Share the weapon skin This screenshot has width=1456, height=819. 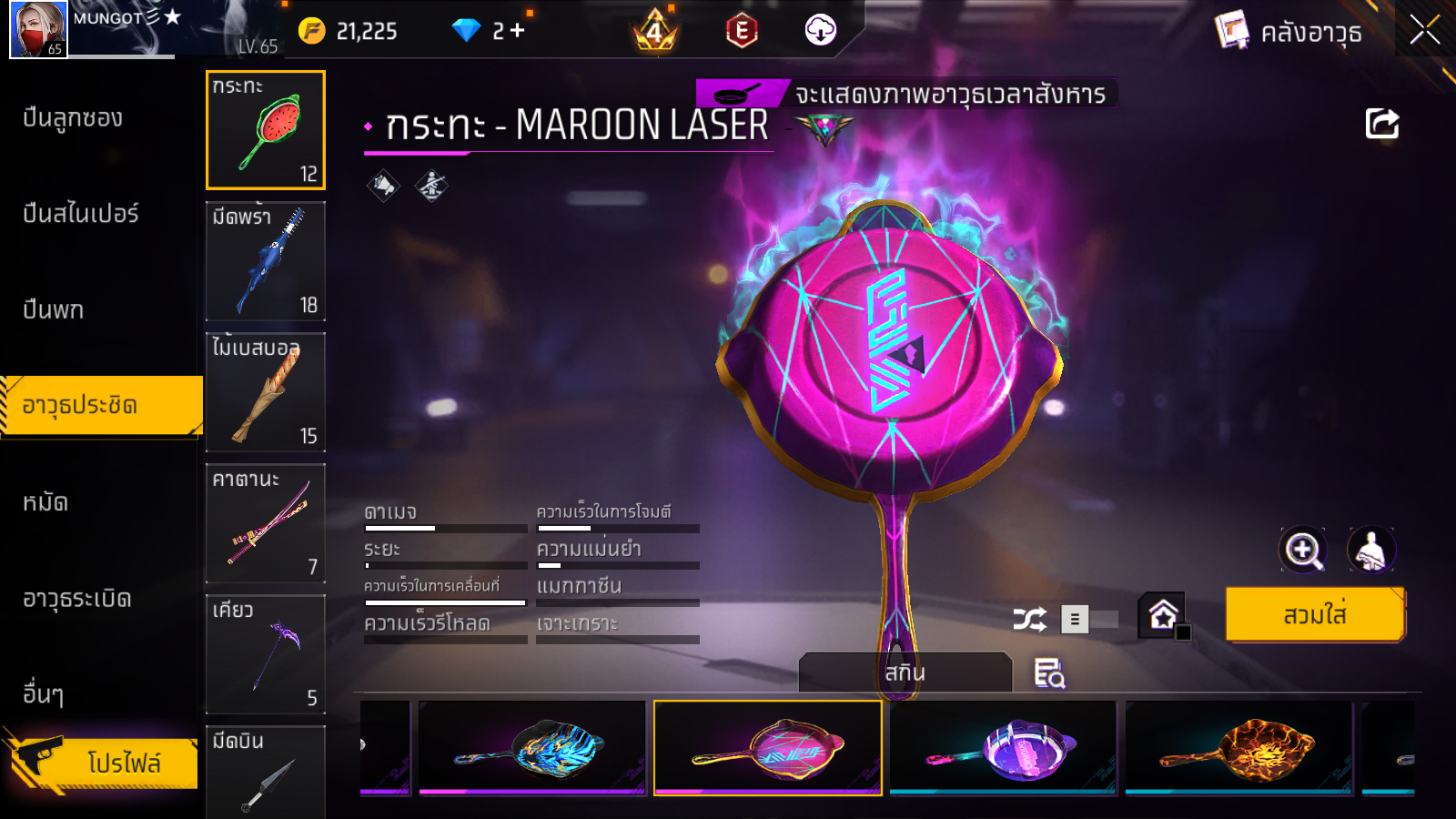point(1381,124)
